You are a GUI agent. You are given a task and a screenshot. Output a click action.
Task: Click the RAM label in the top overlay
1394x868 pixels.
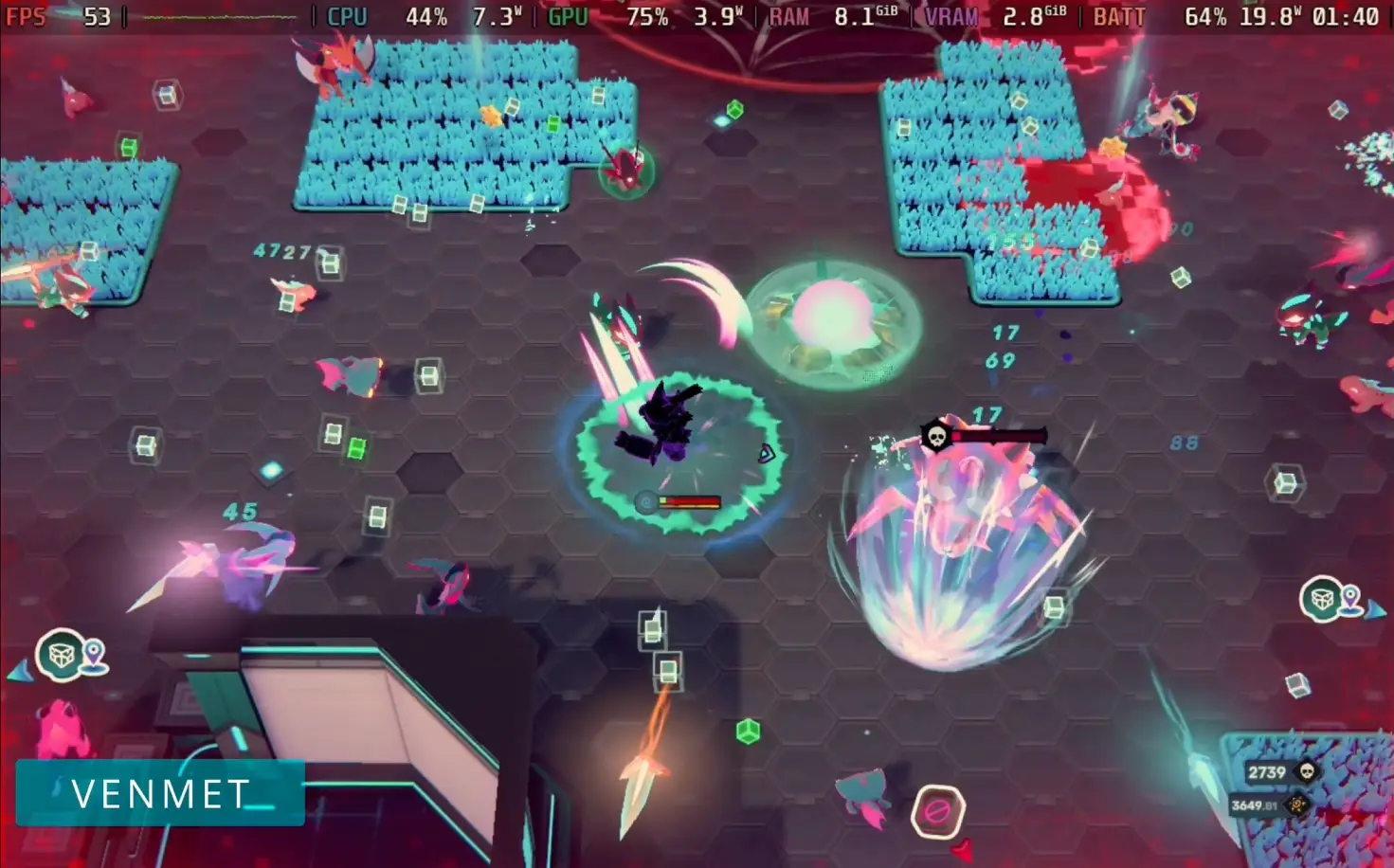coord(788,16)
